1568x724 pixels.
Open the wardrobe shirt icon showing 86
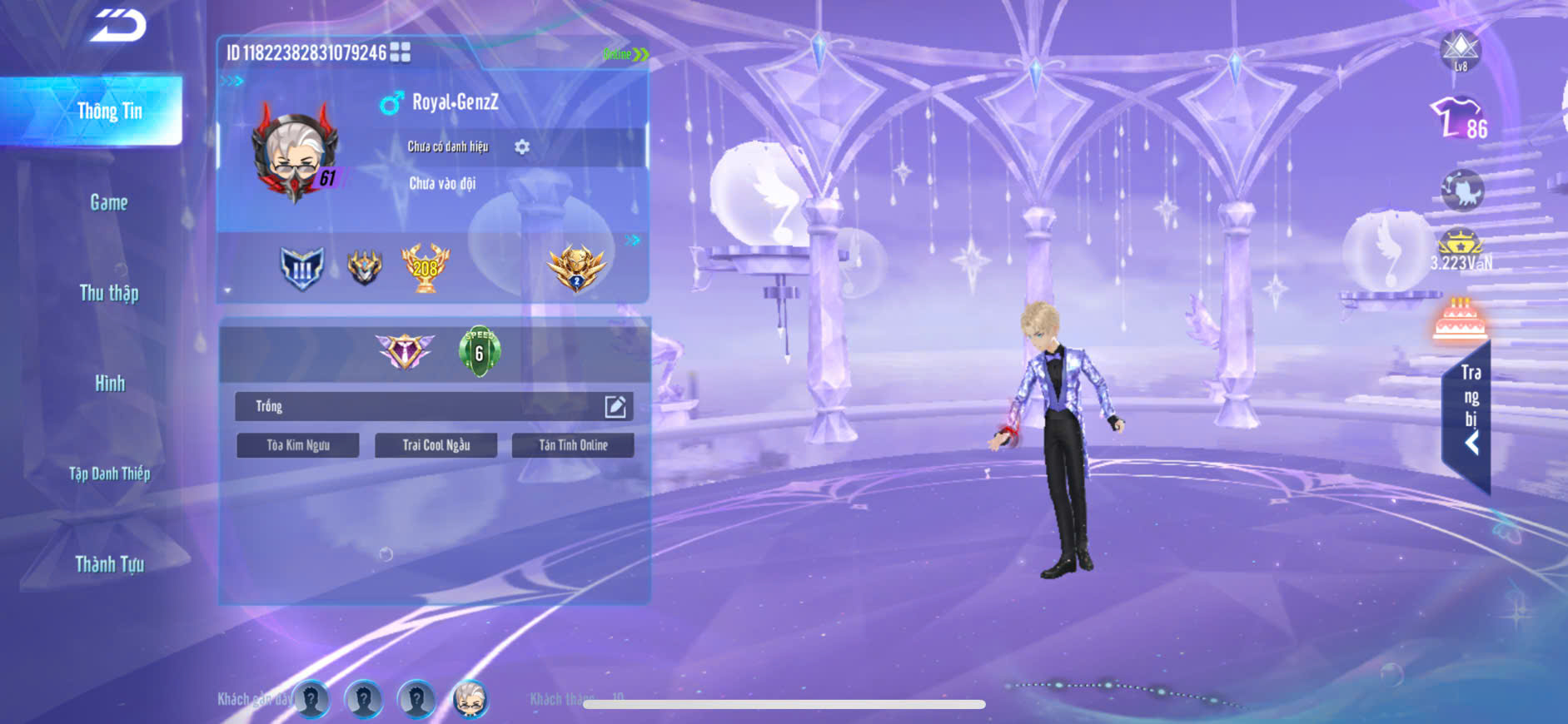[x=1458, y=119]
